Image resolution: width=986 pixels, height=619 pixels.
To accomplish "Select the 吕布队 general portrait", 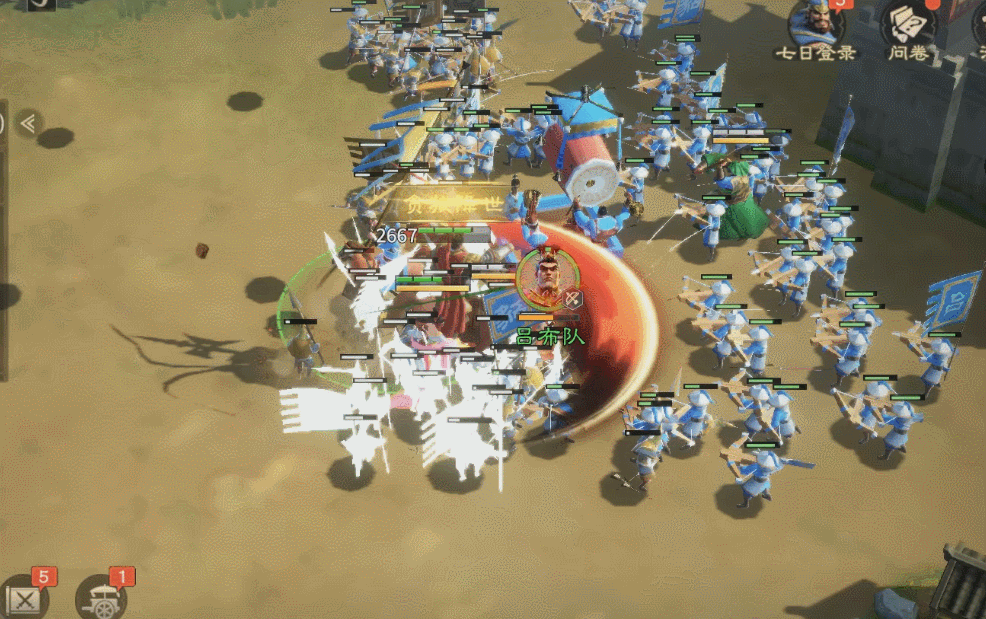I will [x=544, y=278].
